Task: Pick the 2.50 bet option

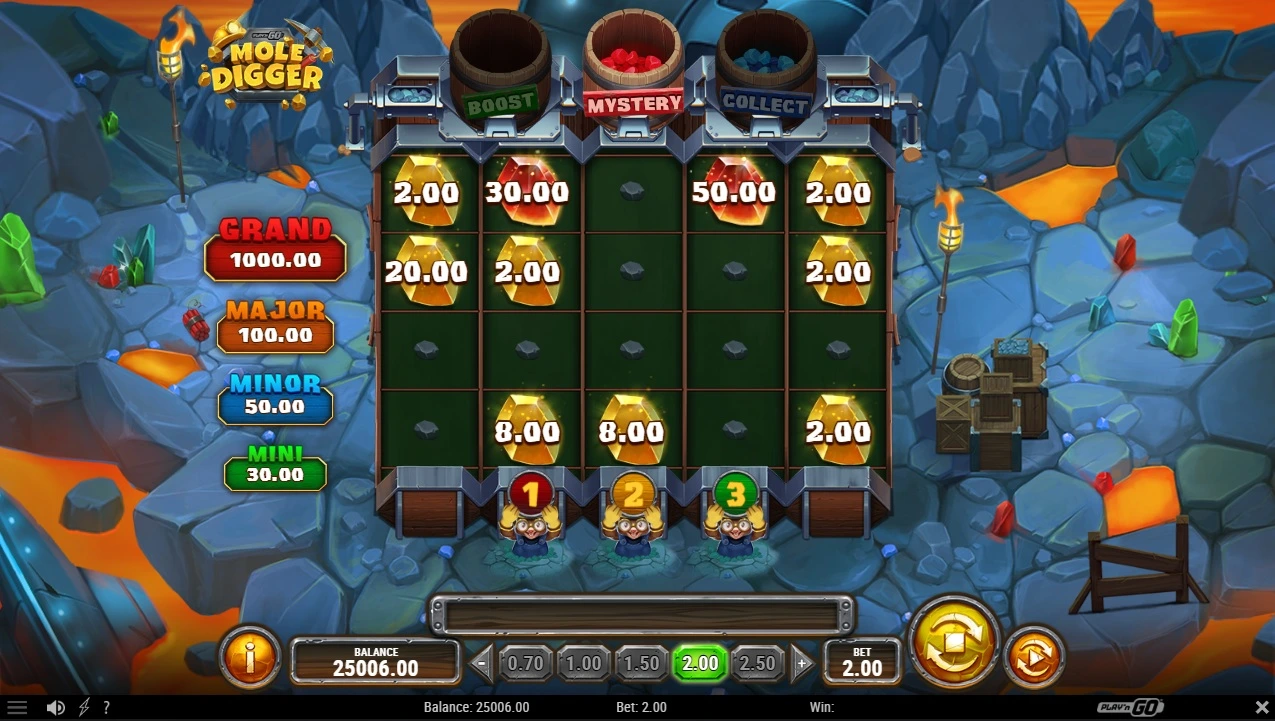Action: pyautogui.click(x=758, y=663)
